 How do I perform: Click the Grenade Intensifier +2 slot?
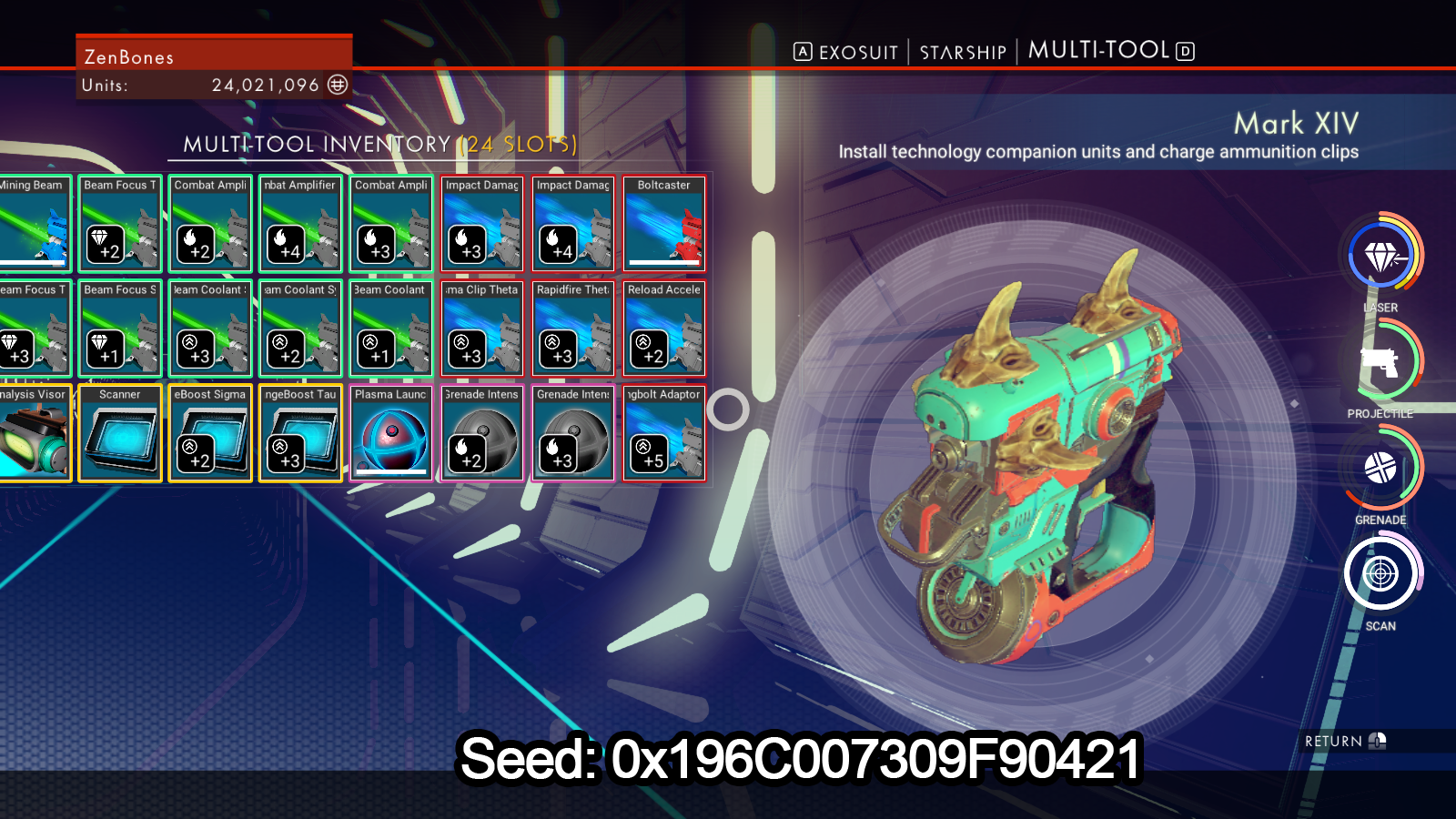point(482,433)
